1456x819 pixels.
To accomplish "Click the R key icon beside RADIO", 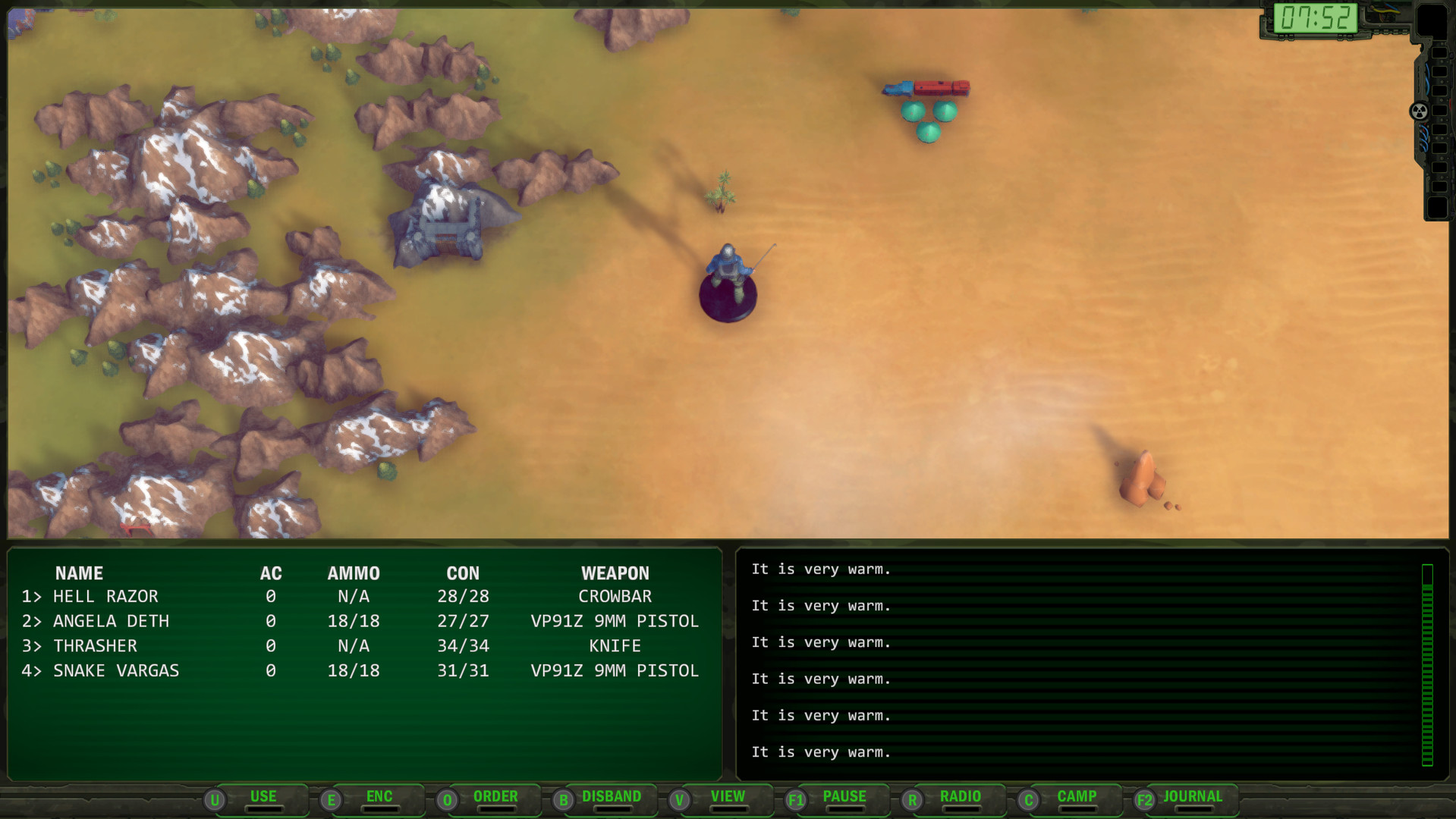I will pyautogui.click(x=911, y=799).
